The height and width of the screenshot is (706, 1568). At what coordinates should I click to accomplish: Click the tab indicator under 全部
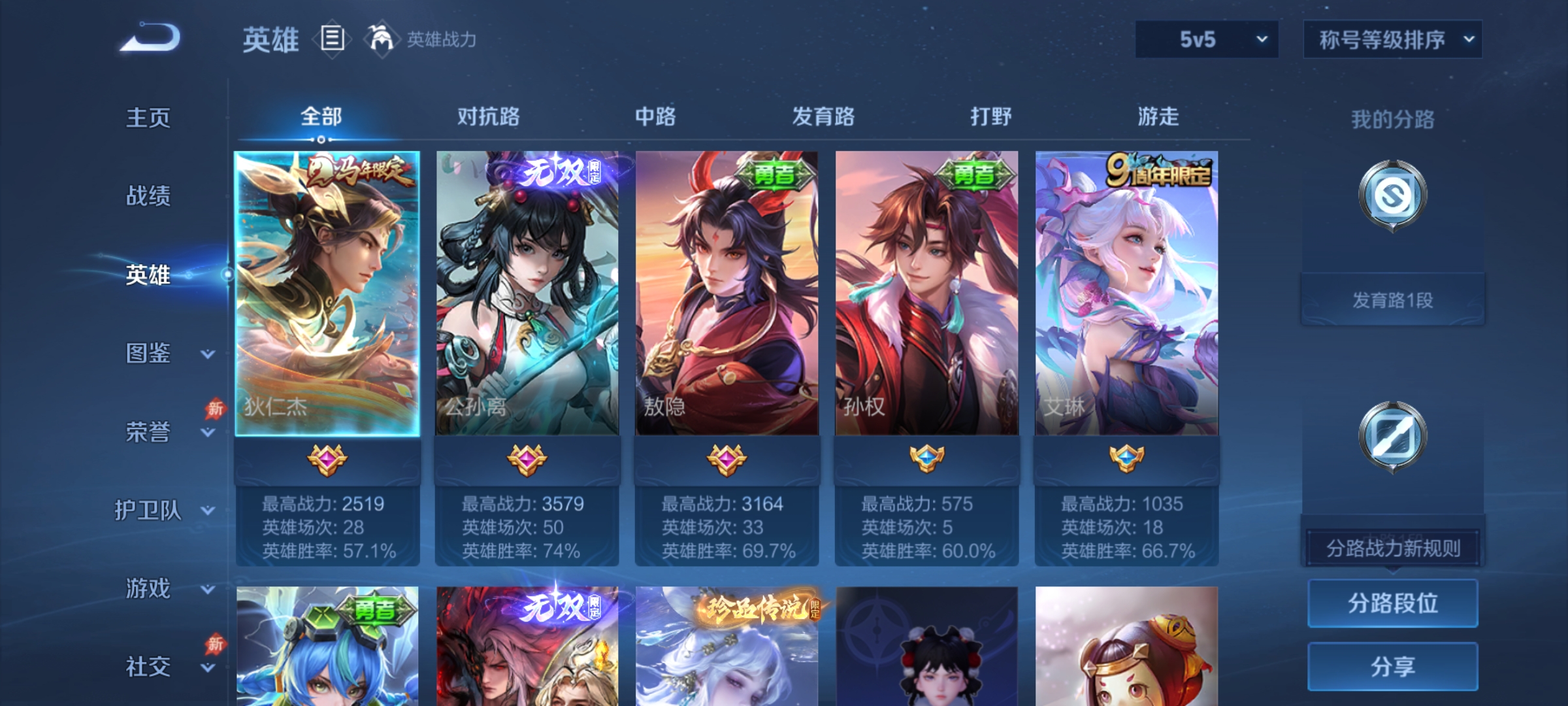[320, 138]
